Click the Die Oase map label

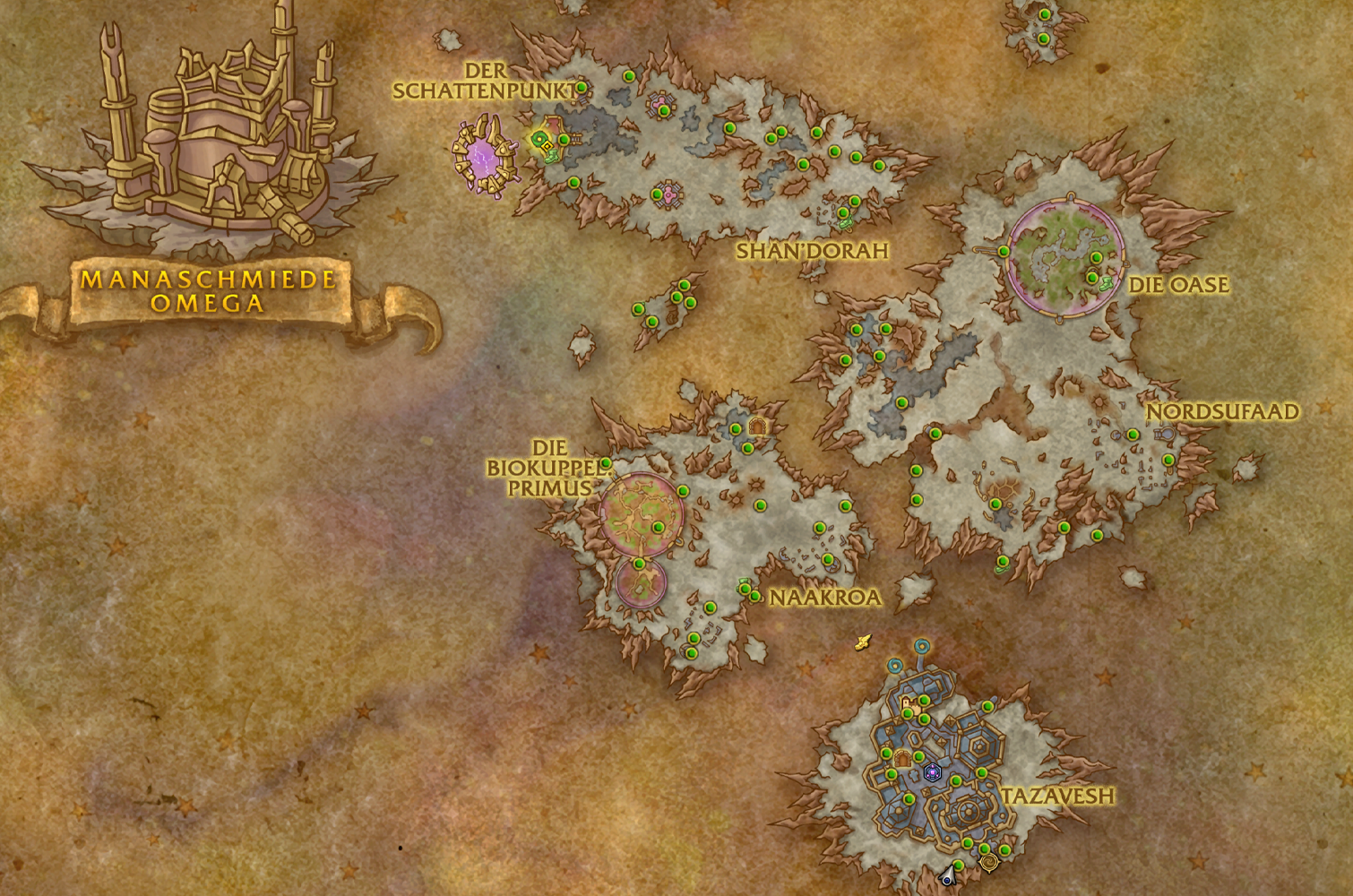coord(1178,285)
